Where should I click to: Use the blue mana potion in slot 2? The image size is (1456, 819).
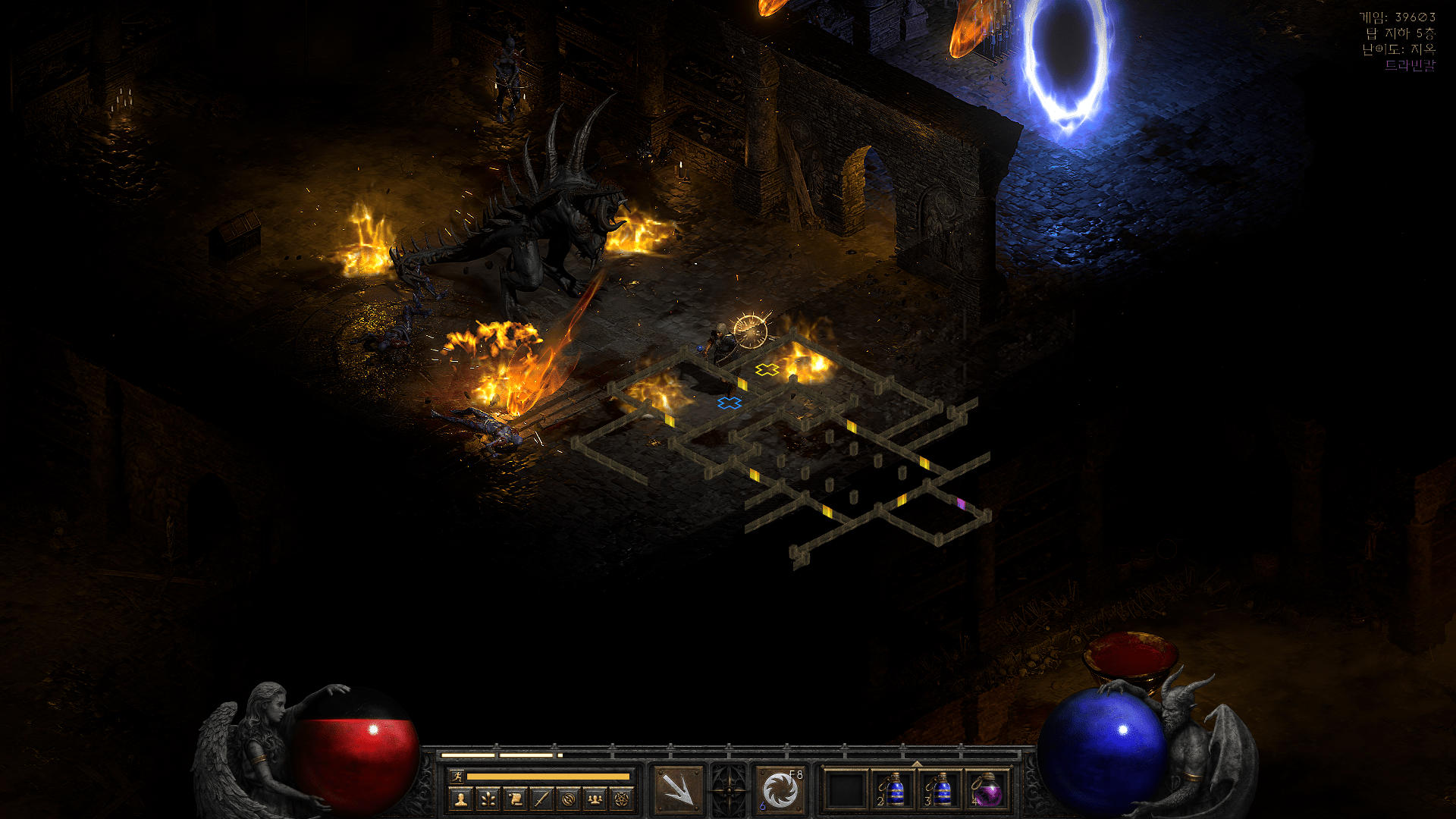[x=894, y=790]
